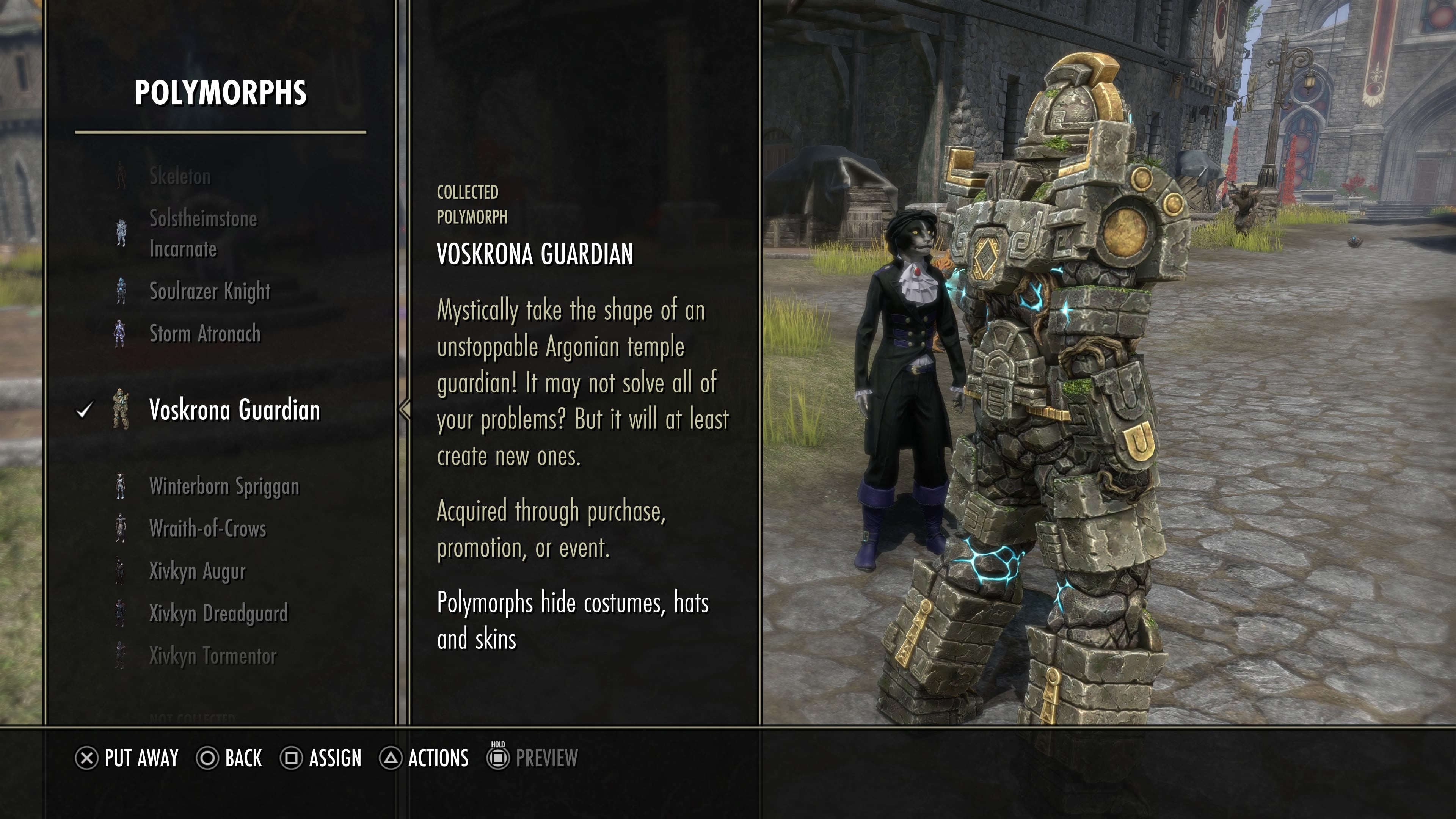
Task: Pick the Xivkyn Augur polymorph
Action: click(197, 571)
